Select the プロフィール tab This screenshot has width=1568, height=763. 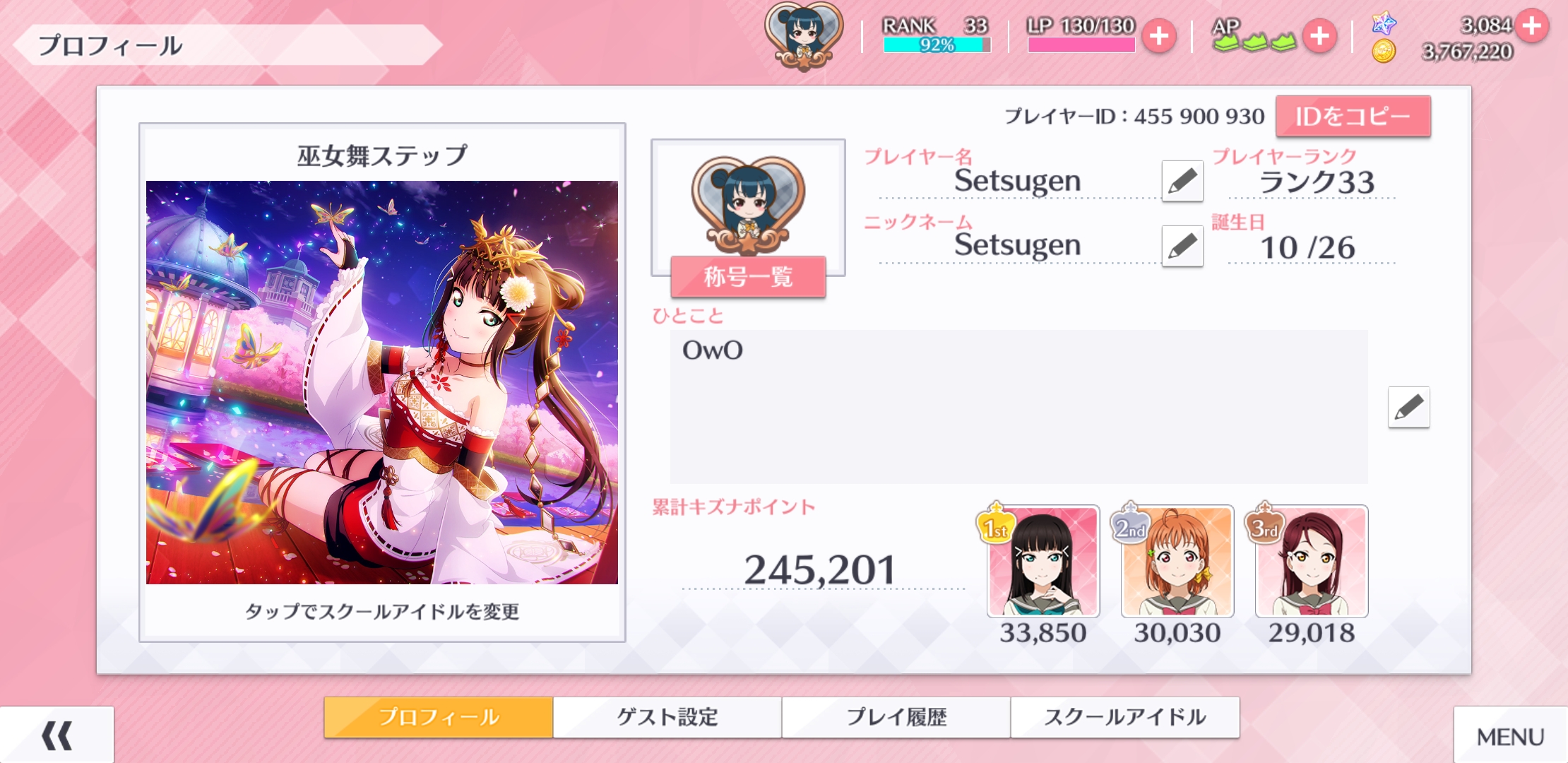tap(439, 717)
